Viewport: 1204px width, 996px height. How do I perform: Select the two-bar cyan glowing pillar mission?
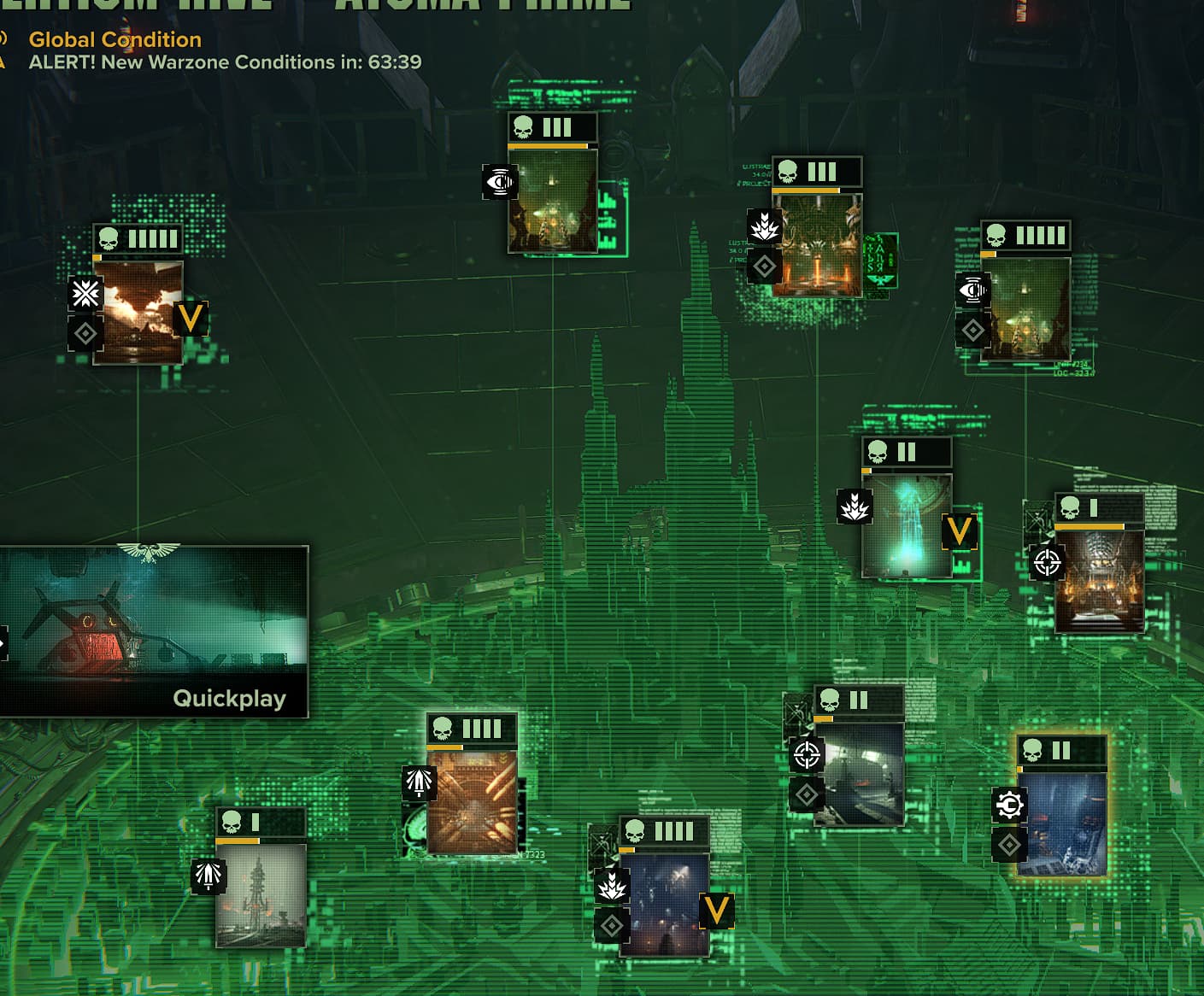pos(907,525)
